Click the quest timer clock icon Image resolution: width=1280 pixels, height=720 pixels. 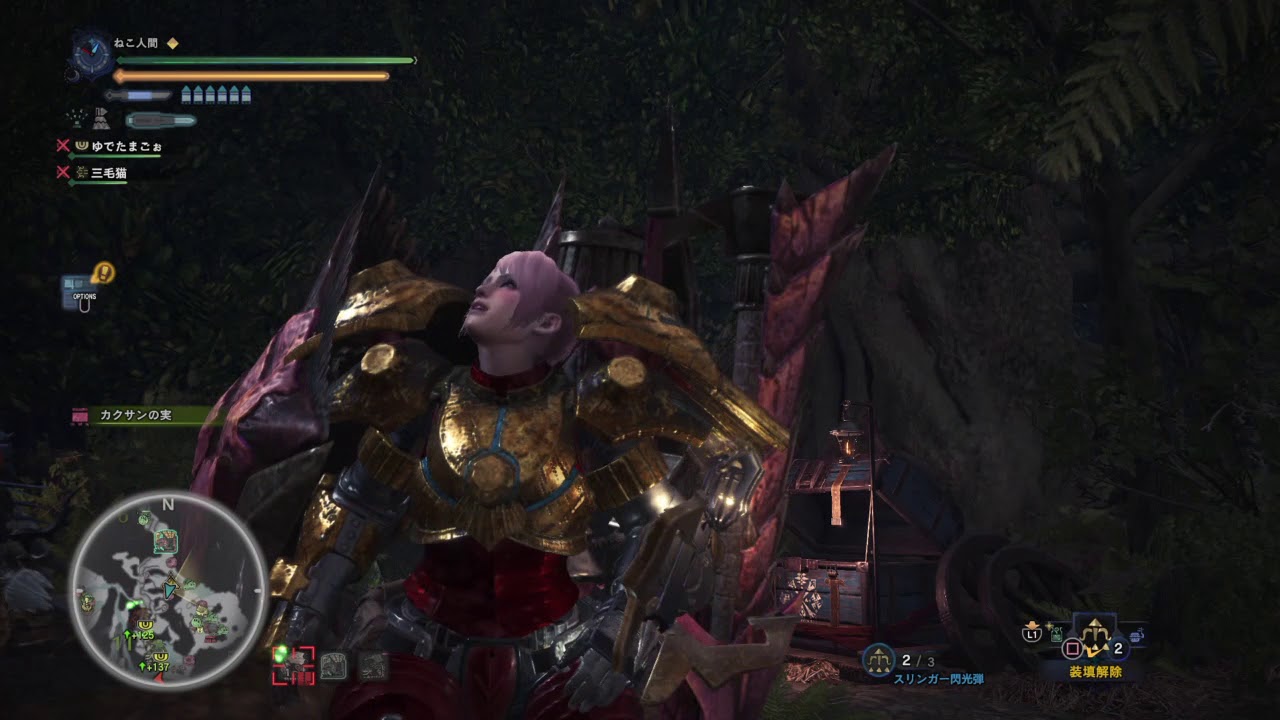(x=90, y=52)
